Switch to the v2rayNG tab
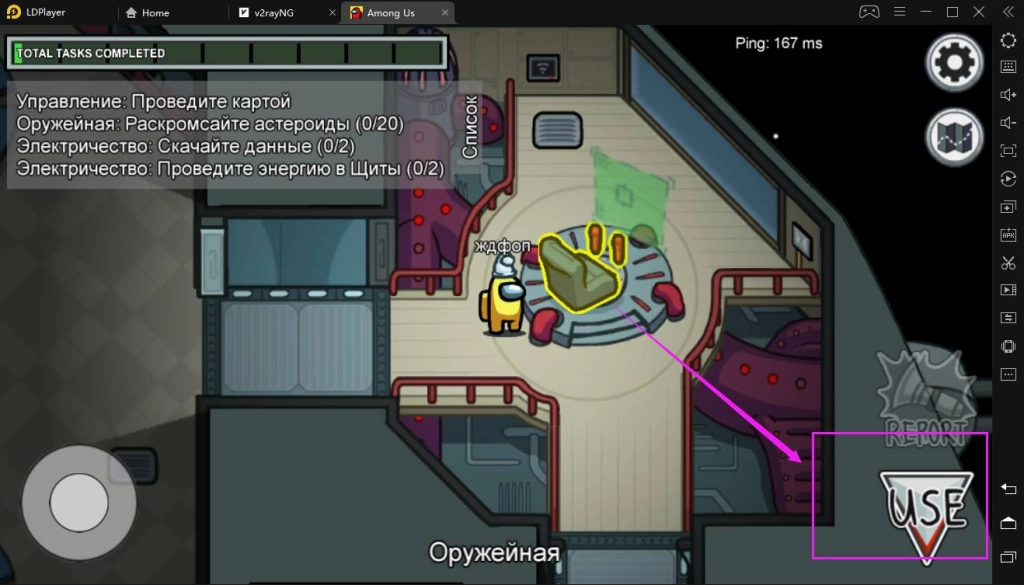 (x=283, y=13)
